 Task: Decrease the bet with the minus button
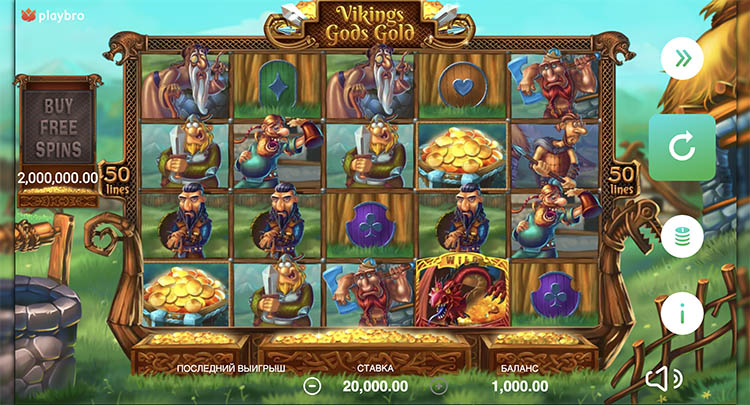click(x=312, y=385)
